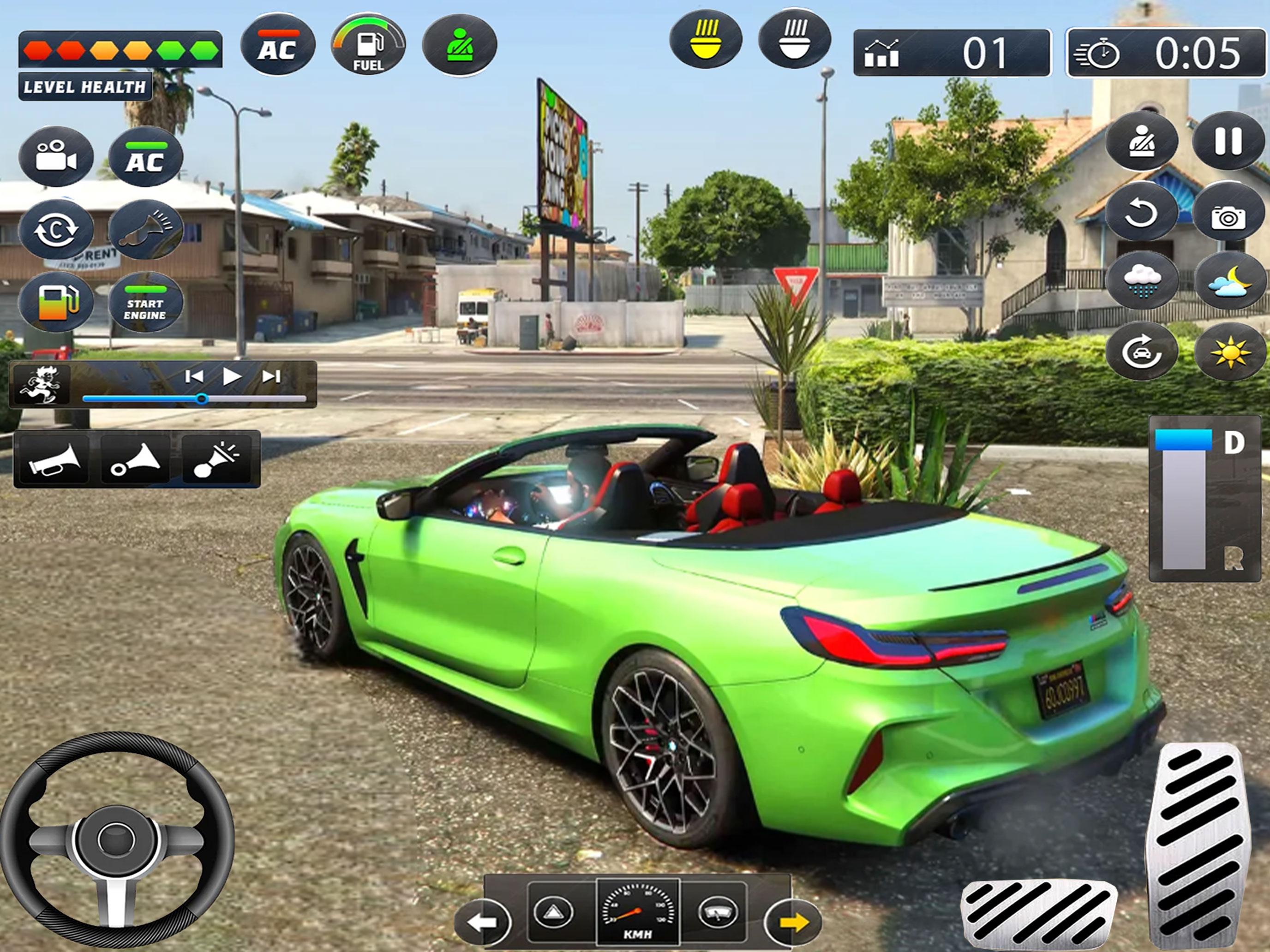Pause the game with the pause button
The image size is (1270, 952).
pyautogui.click(x=1228, y=141)
